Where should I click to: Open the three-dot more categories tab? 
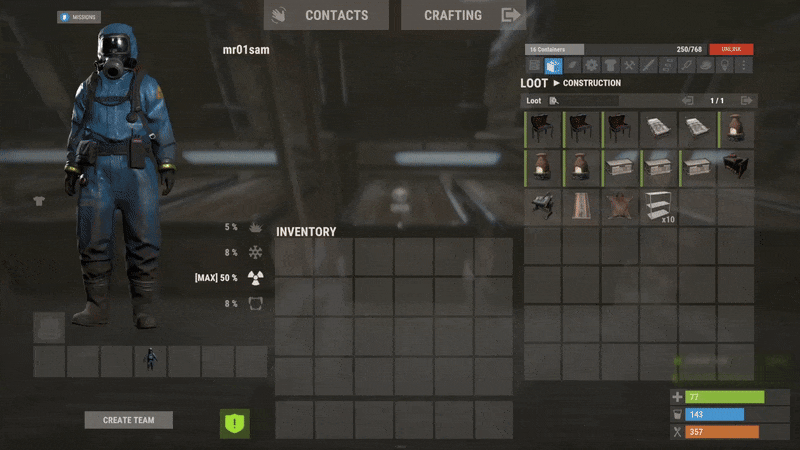(x=742, y=66)
